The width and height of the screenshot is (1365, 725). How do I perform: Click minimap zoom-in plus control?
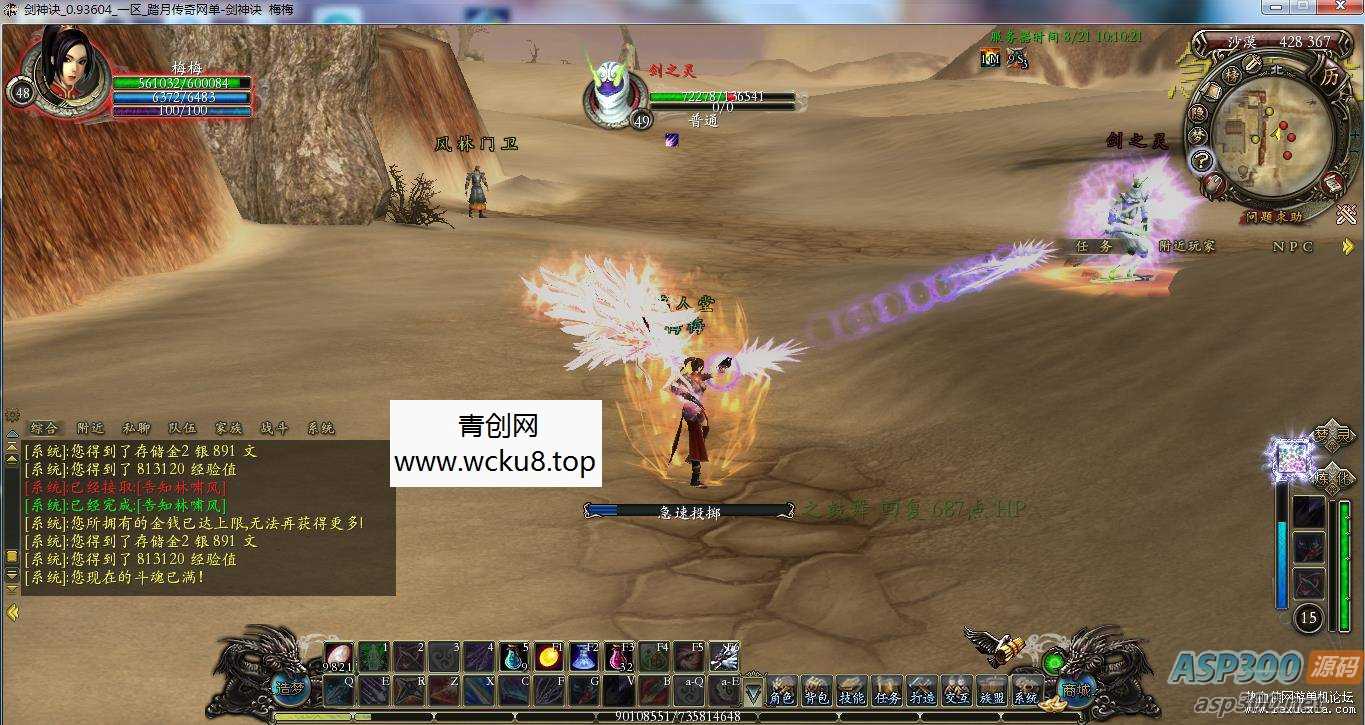pyautogui.click(x=1354, y=135)
